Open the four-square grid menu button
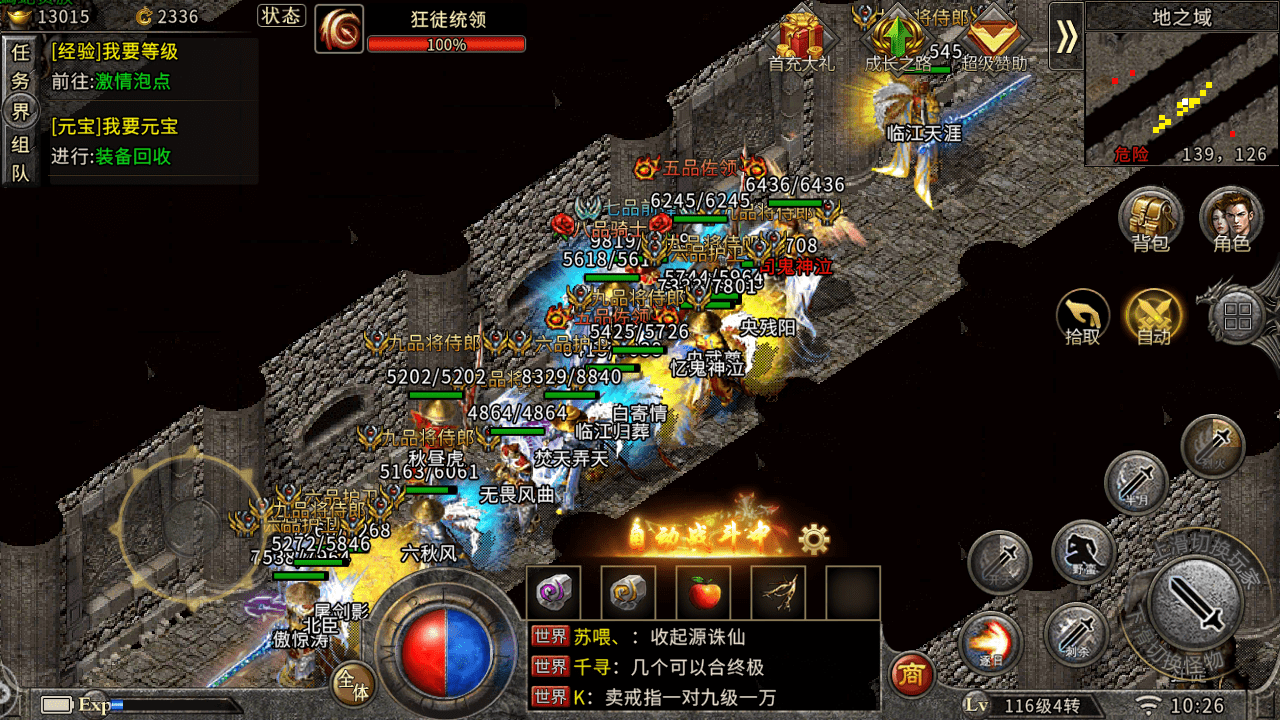The image size is (1280, 720). pyautogui.click(x=1238, y=318)
